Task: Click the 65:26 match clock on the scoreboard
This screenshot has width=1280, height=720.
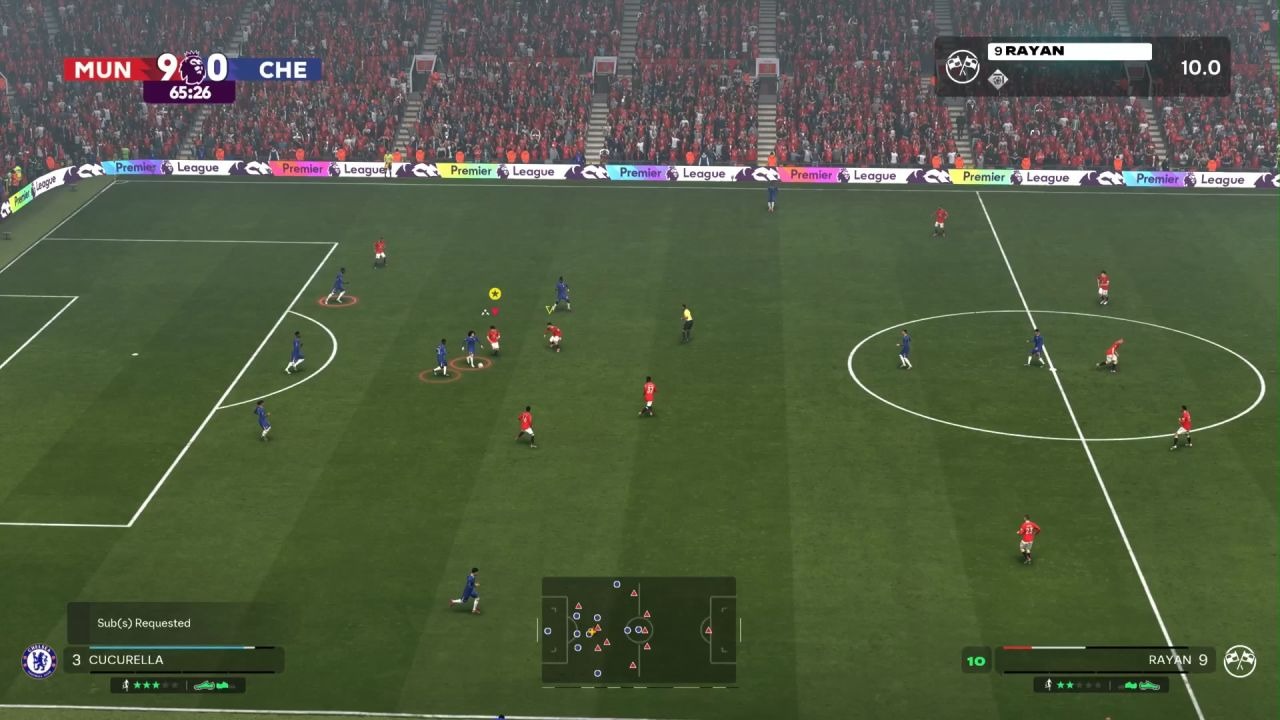Action: coord(190,91)
